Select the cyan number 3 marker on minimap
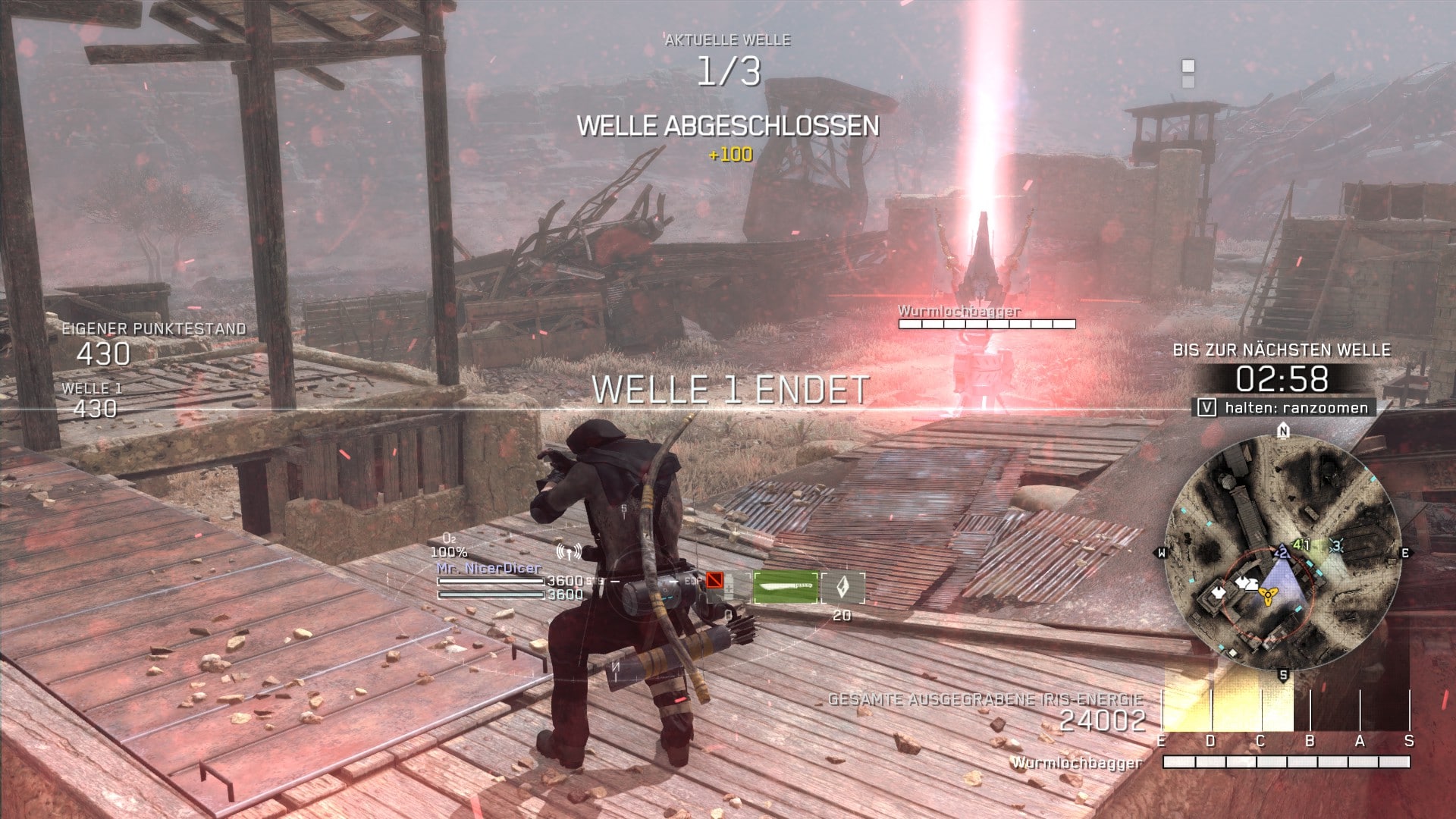Screen dimensions: 1456x819 pyautogui.click(x=1335, y=544)
